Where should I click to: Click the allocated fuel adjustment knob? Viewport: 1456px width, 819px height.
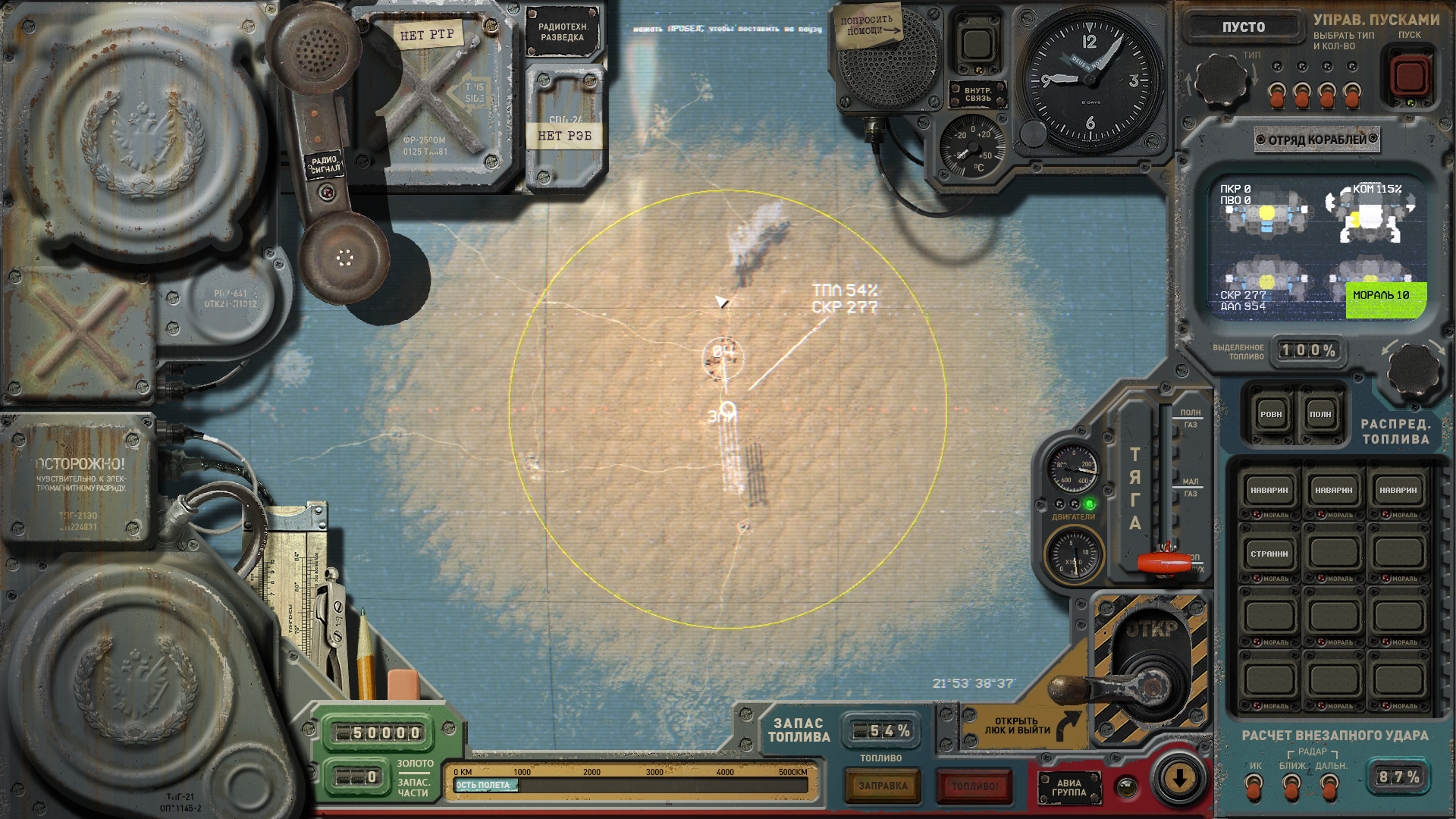pos(1414,369)
